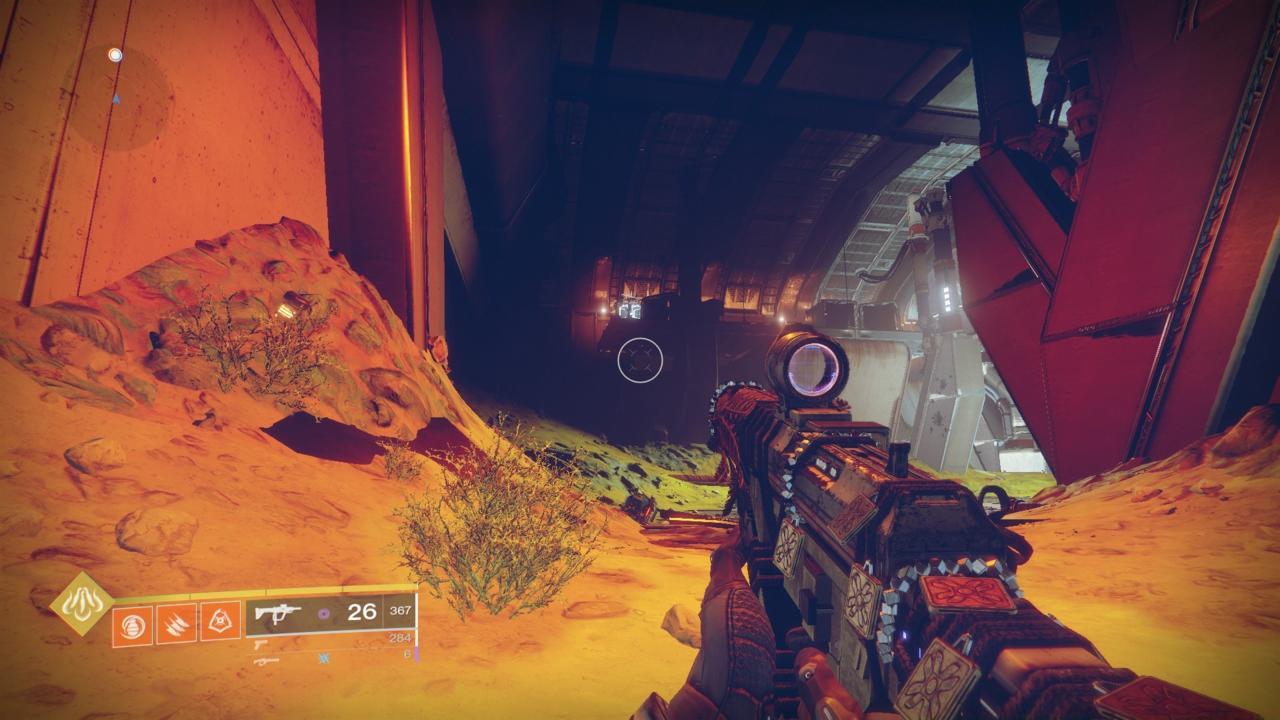Click the ammo counter showing 26
This screenshot has height=720, width=1280.
click(362, 612)
